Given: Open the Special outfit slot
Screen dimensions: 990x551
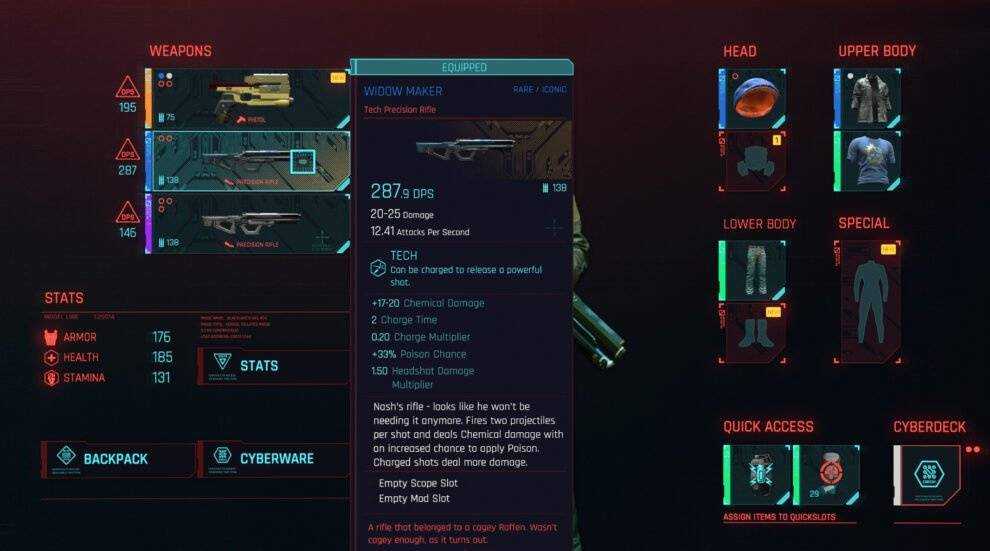Looking at the screenshot, I should pyautogui.click(x=869, y=301).
